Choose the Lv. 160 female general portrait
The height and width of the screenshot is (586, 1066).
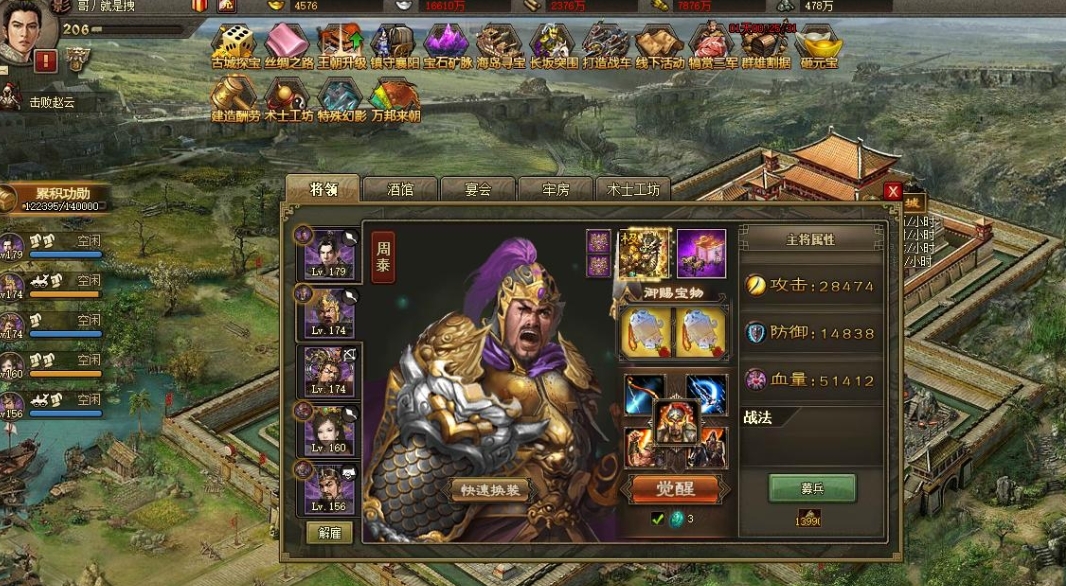pyautogui.click(x=329, y=429)
